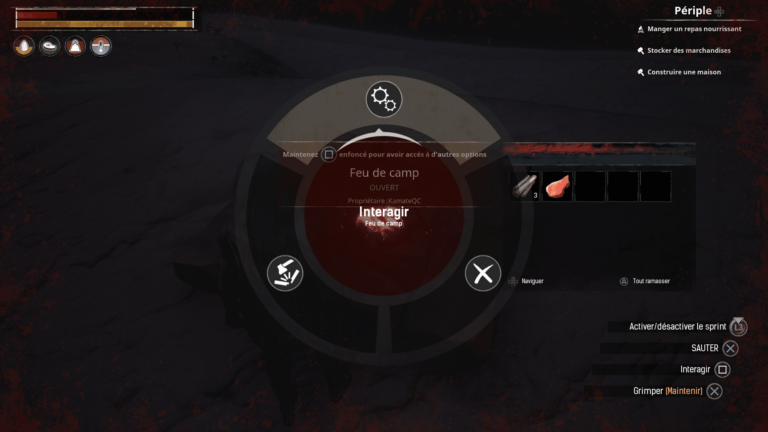Viewport: 768px width, 432px height.
Task: Click the hunger meat status icon
Action: [x=49, y=46]
